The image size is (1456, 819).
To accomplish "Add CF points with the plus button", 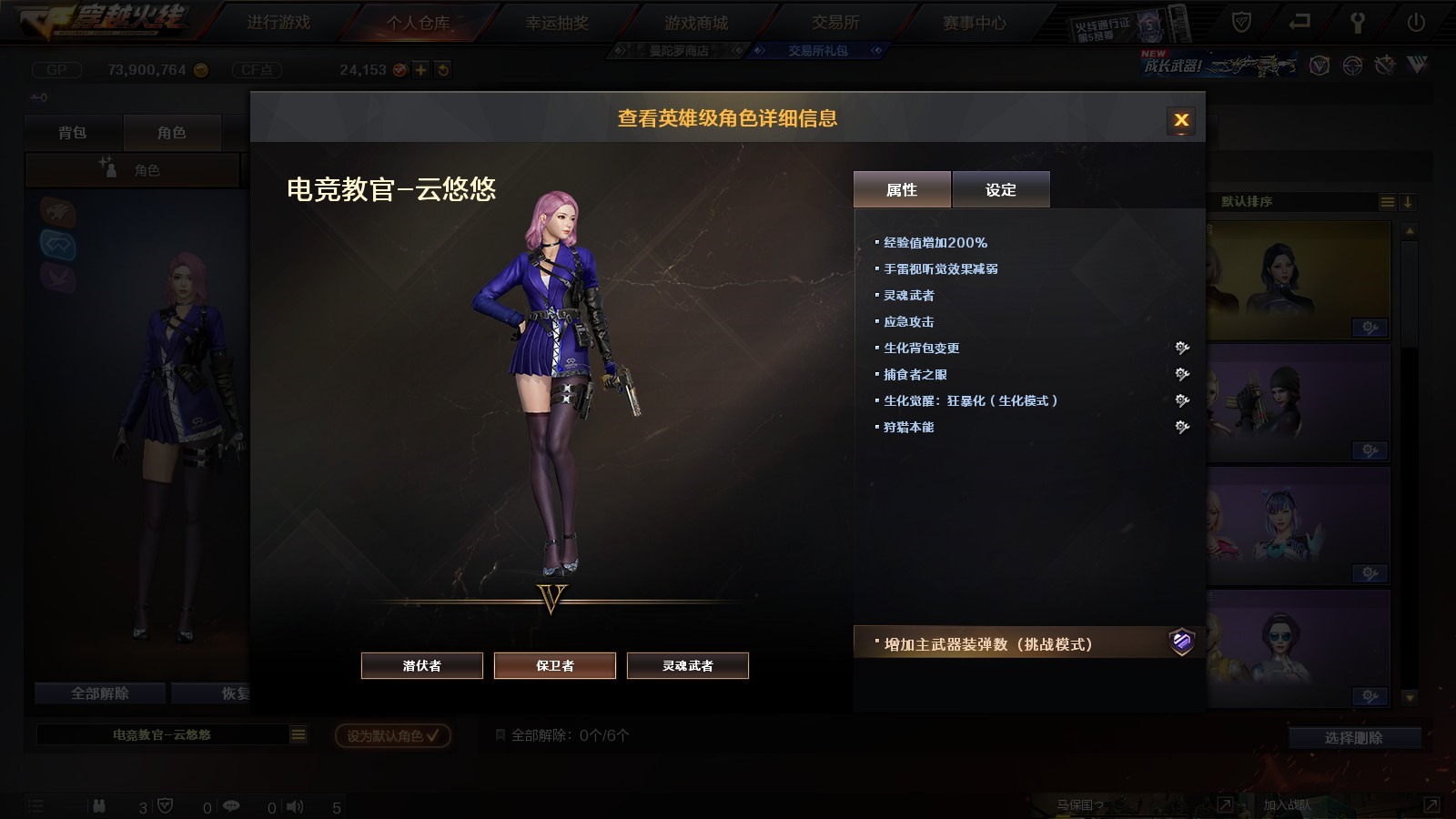I will pos(420,70).
